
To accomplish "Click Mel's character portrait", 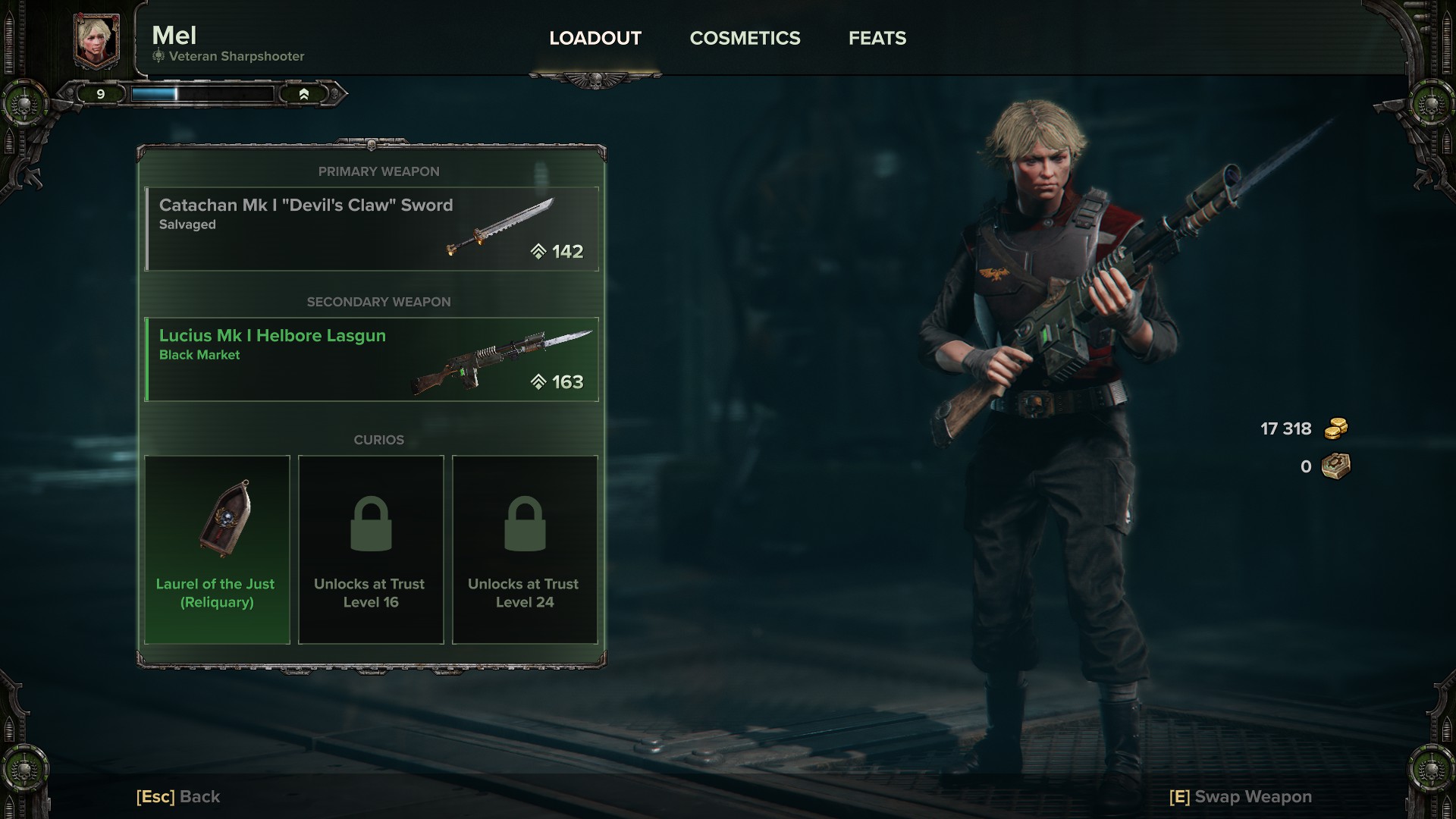I will 96,39.
